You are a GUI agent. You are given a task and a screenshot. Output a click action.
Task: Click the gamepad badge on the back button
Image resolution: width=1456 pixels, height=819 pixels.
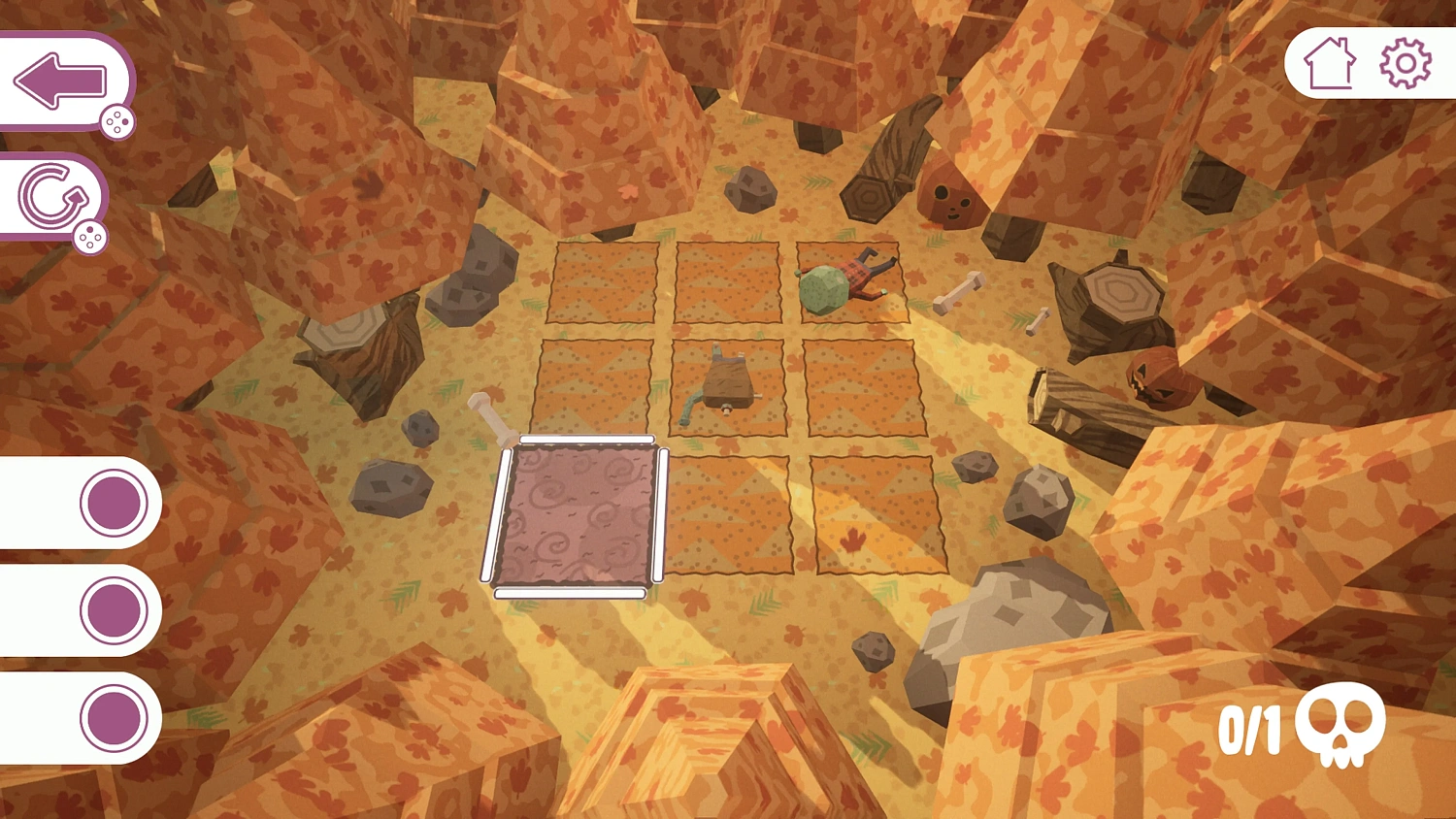point(117,122)
